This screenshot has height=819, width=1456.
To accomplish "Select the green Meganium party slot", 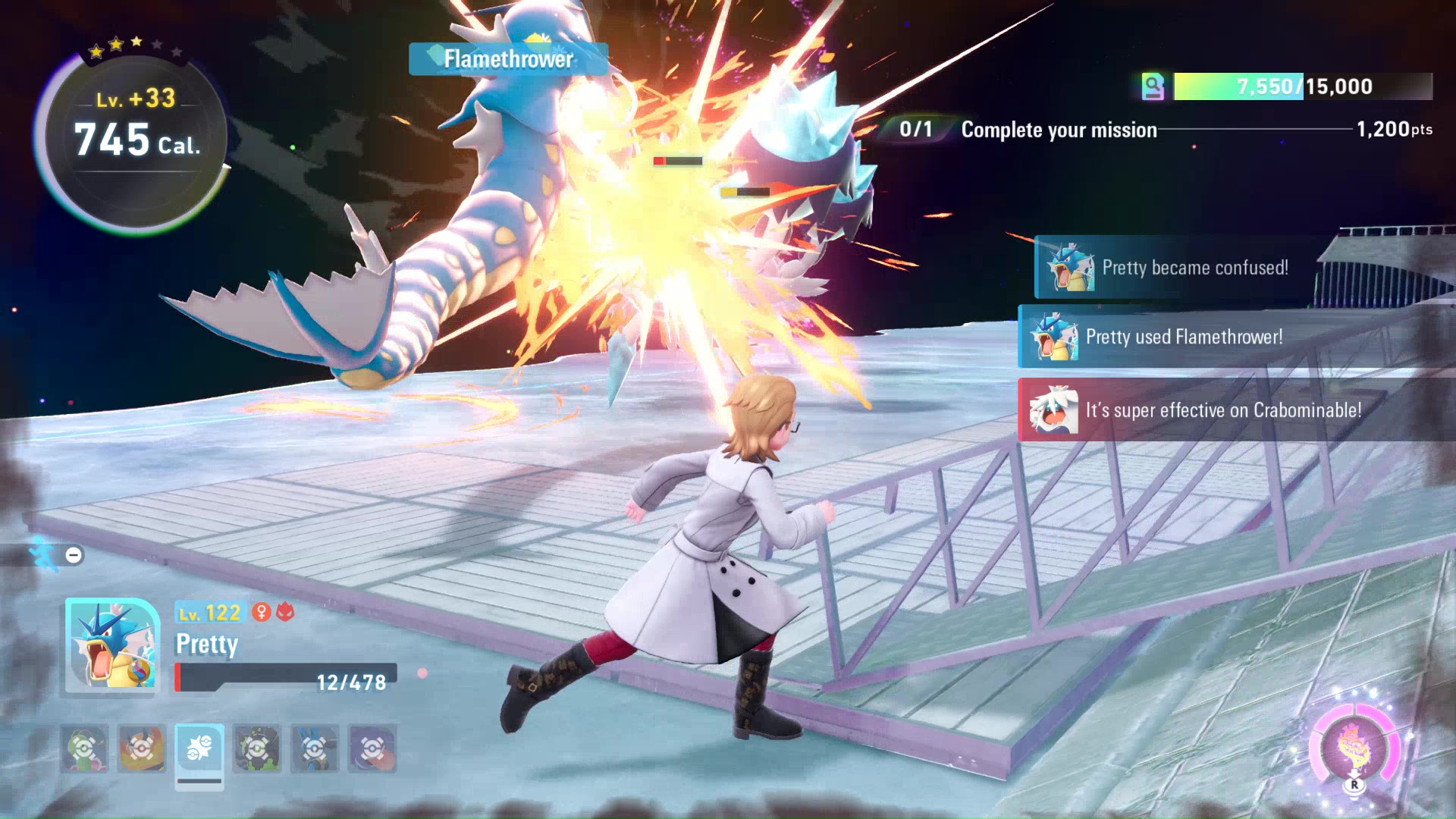I will point(84,748).
